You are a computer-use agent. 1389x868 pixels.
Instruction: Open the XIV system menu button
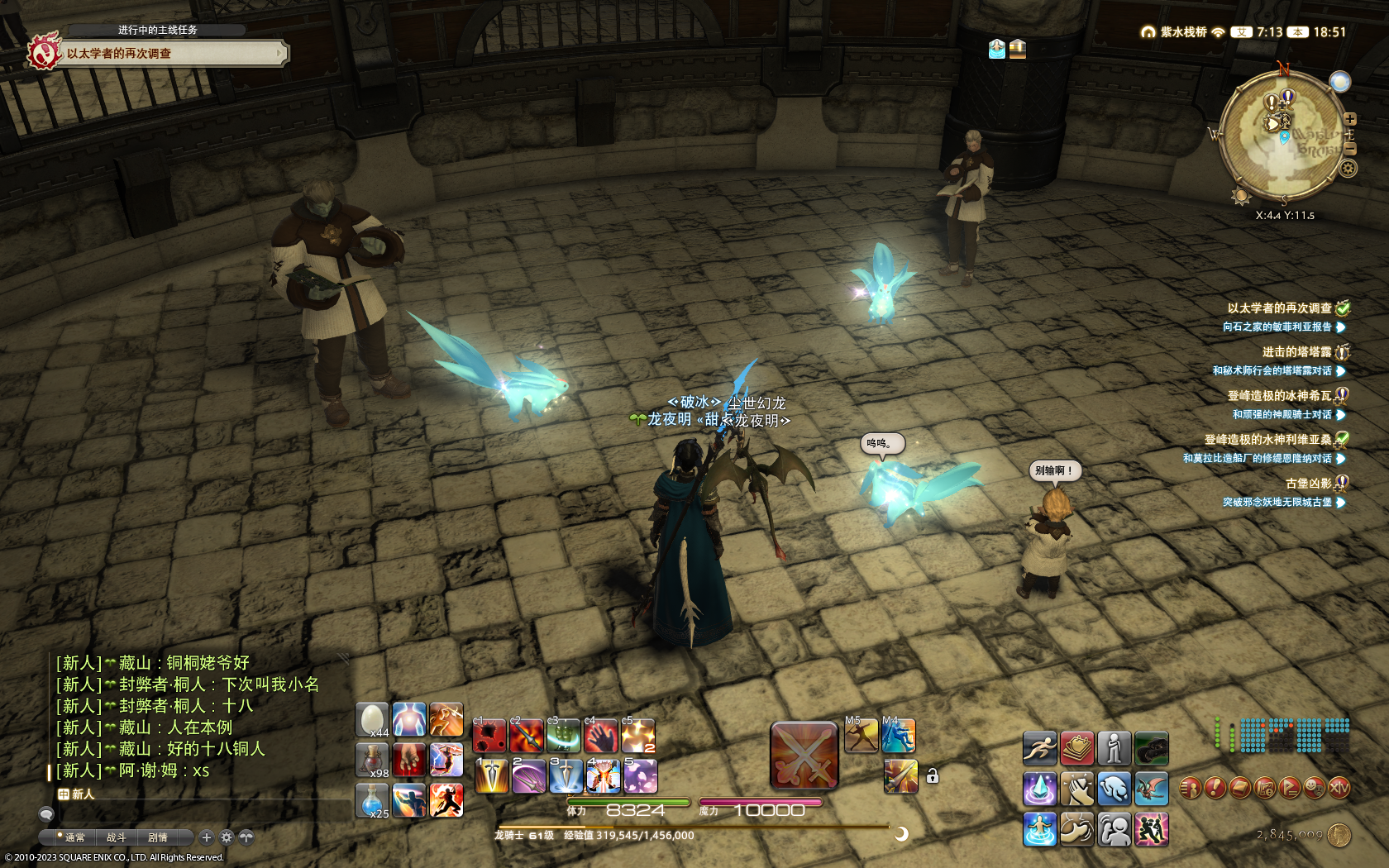1339,789
